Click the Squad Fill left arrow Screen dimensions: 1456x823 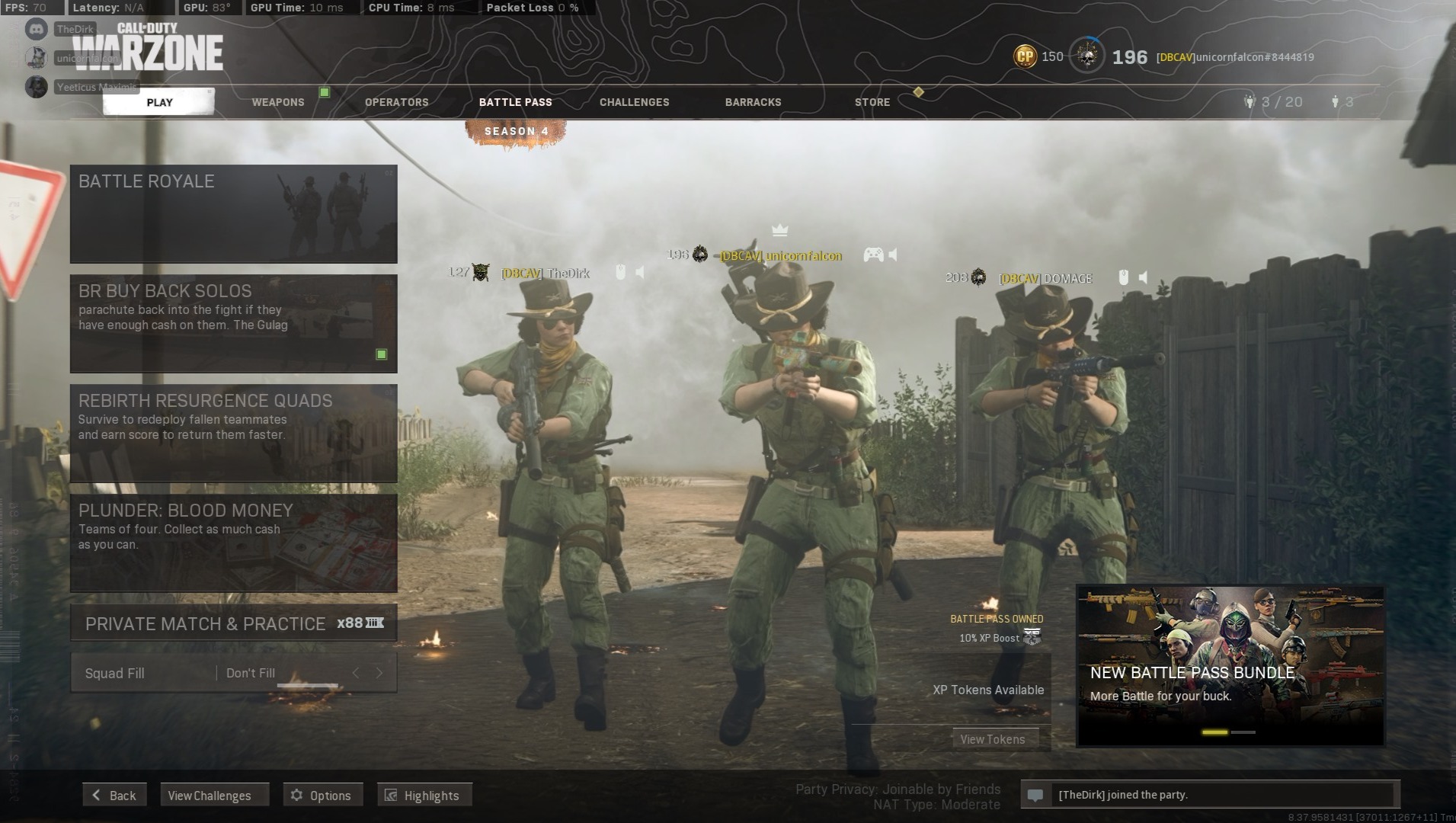356,673
